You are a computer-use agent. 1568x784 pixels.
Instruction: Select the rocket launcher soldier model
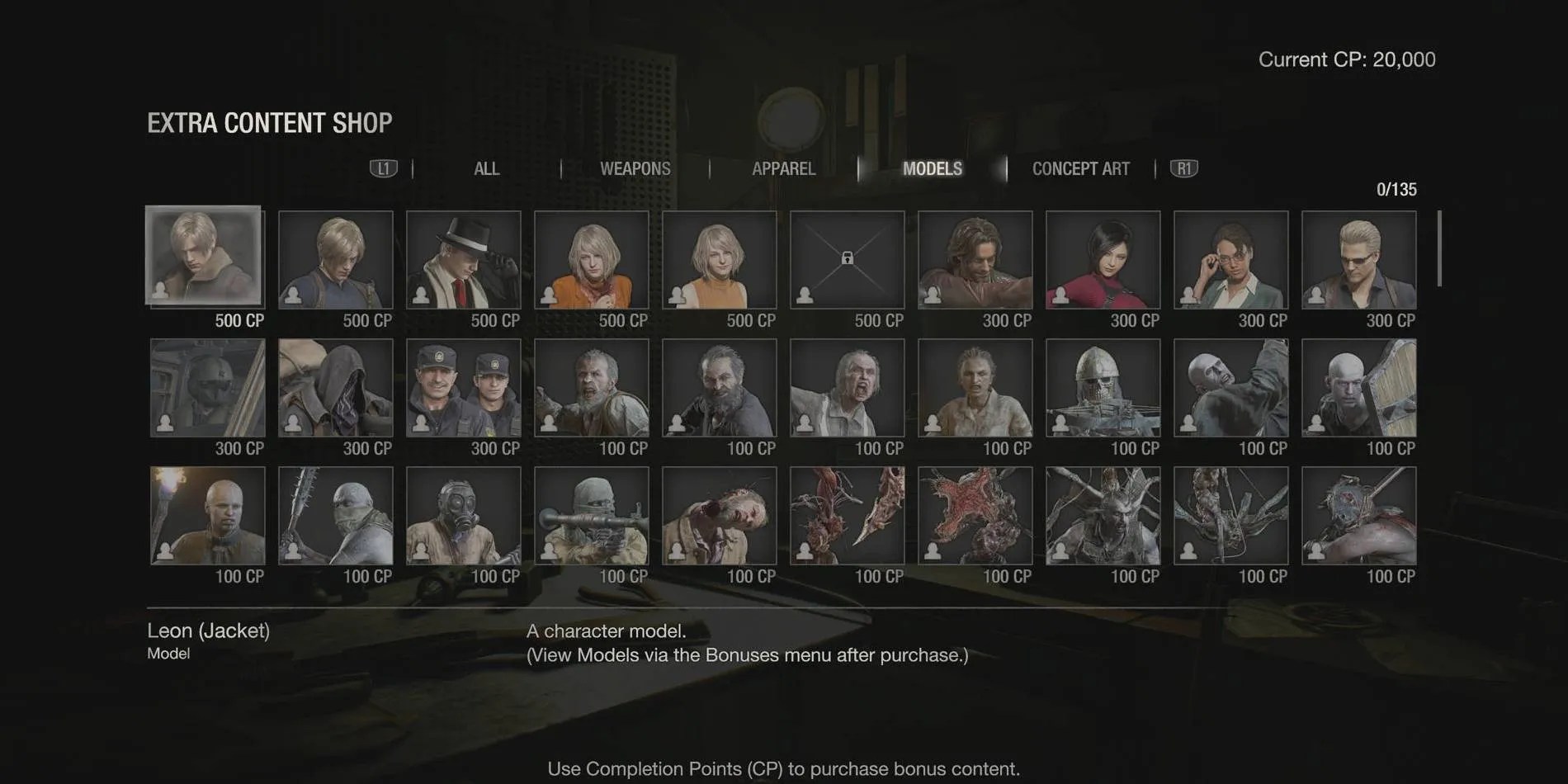pyautogui.click(x=592, y=513)
